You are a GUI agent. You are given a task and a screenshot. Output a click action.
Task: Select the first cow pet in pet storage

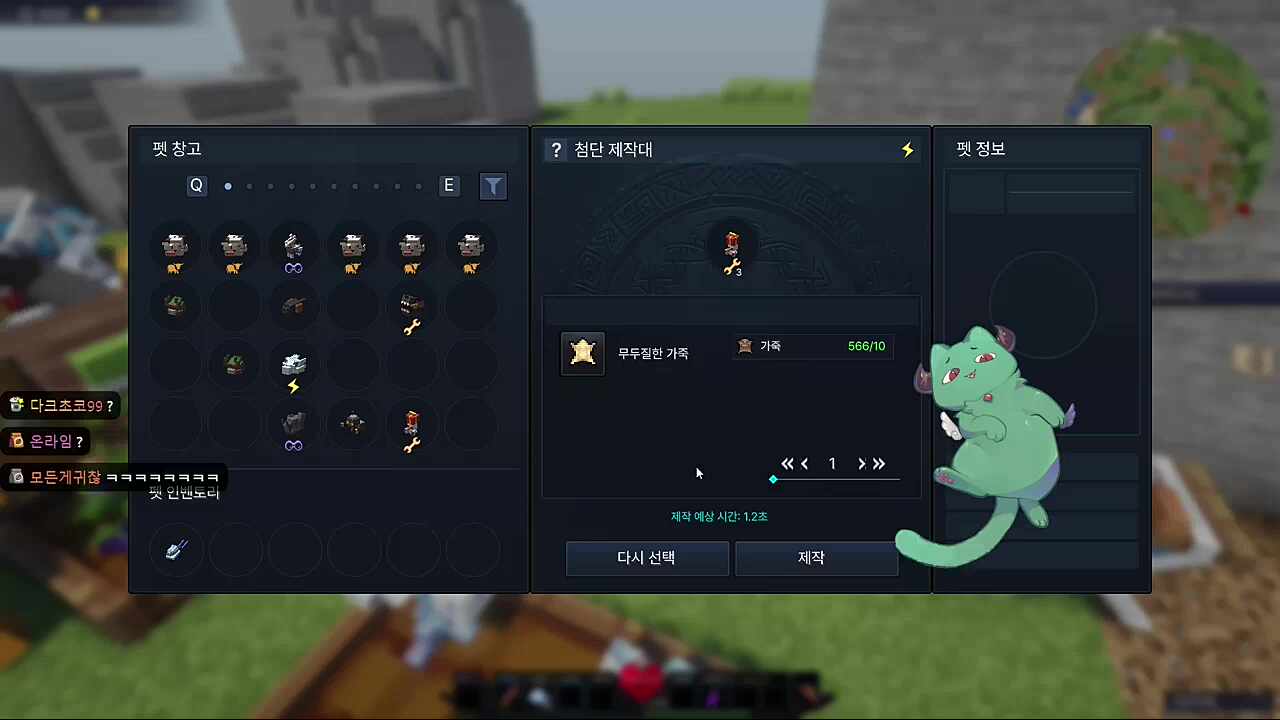pyautogui.click(x=175, y=247)
